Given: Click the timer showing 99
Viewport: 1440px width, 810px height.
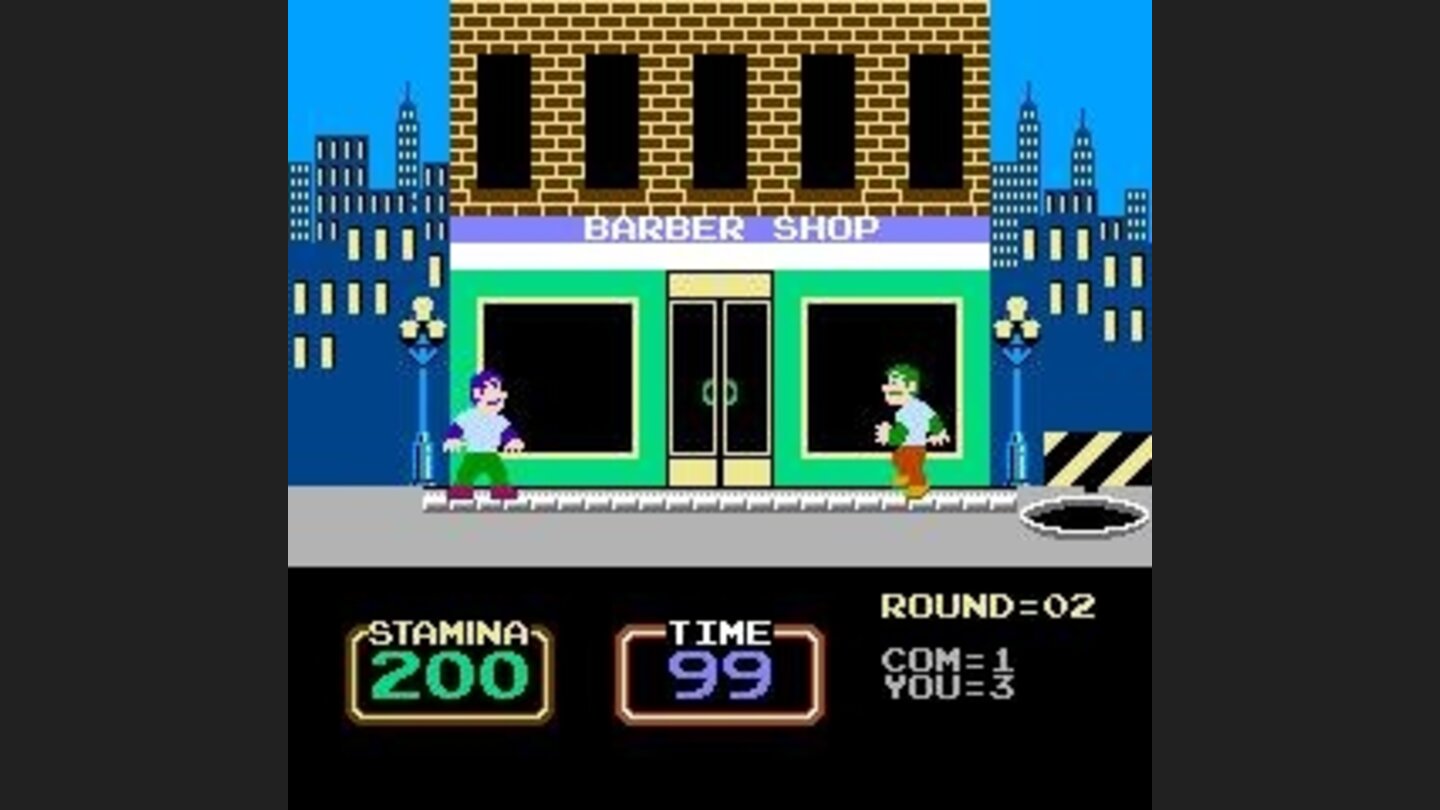Looking at the screenshot, I should click(x=722, y=678).
